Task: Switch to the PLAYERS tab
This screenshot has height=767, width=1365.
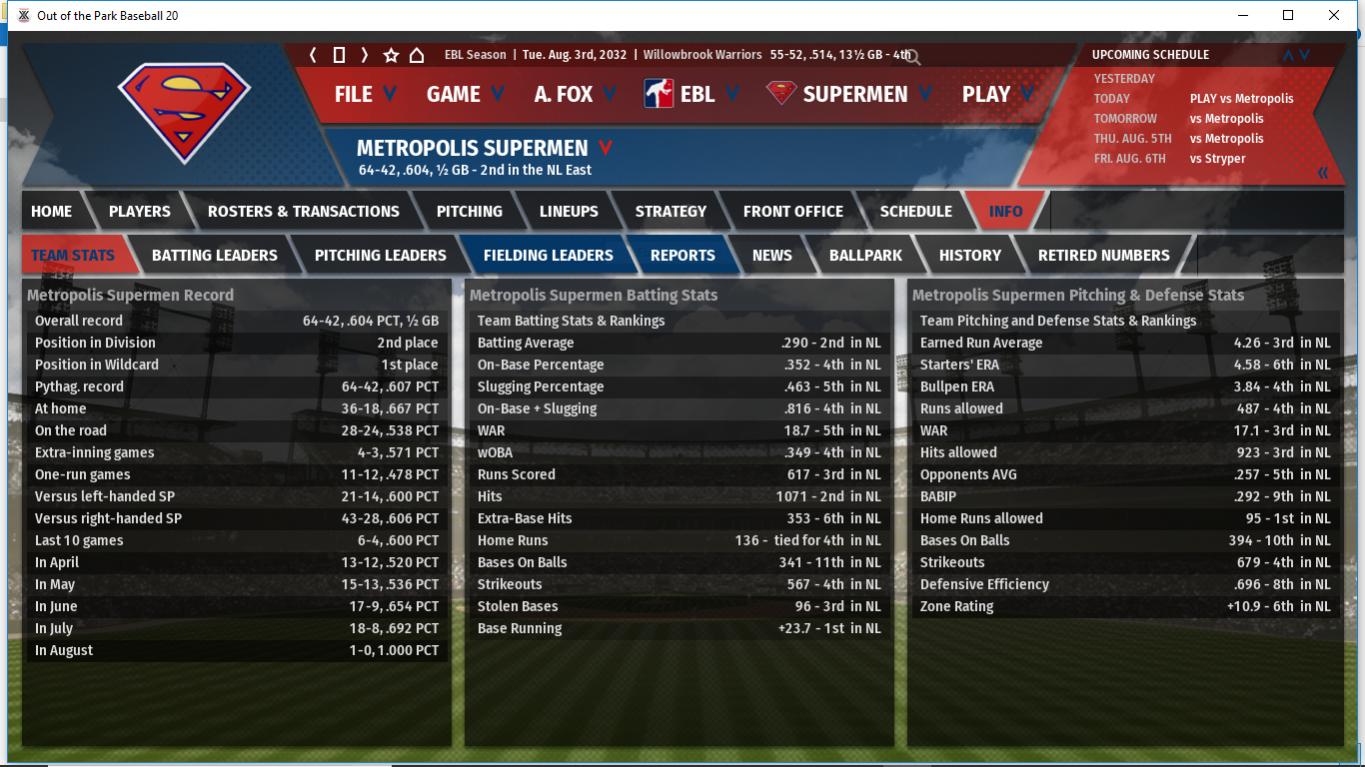Action: pyautogui.click(x=139, y=211)
